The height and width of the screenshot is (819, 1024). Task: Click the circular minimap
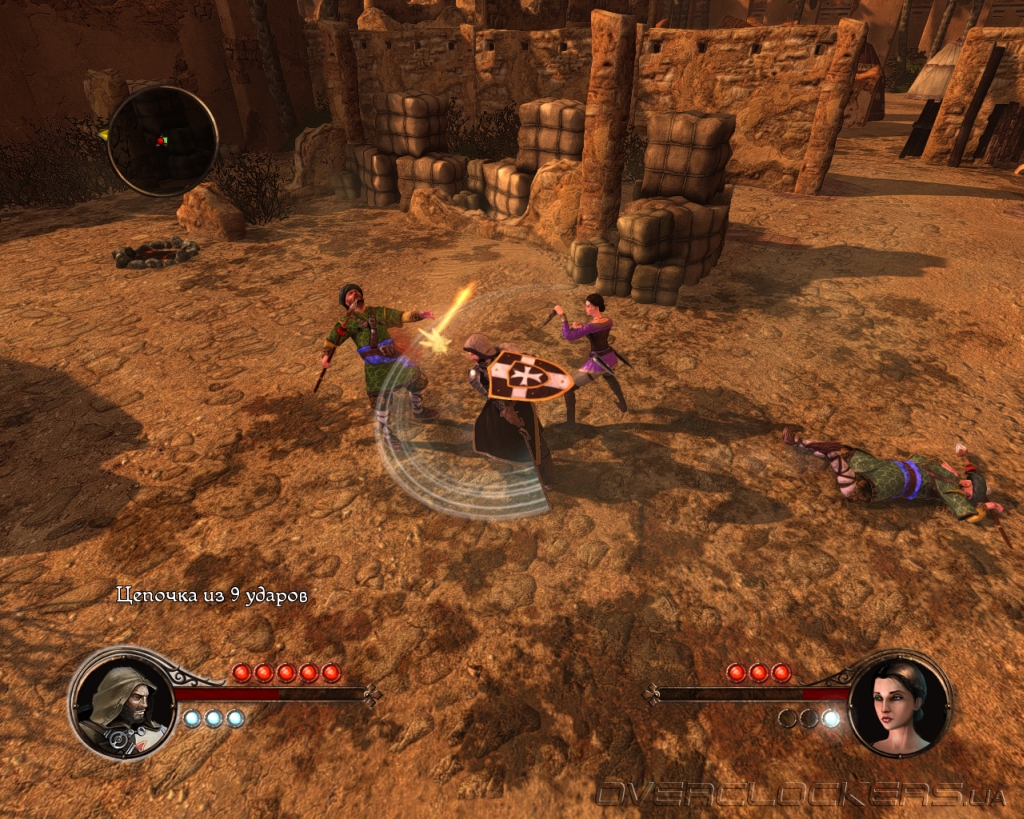coord(162,140)
